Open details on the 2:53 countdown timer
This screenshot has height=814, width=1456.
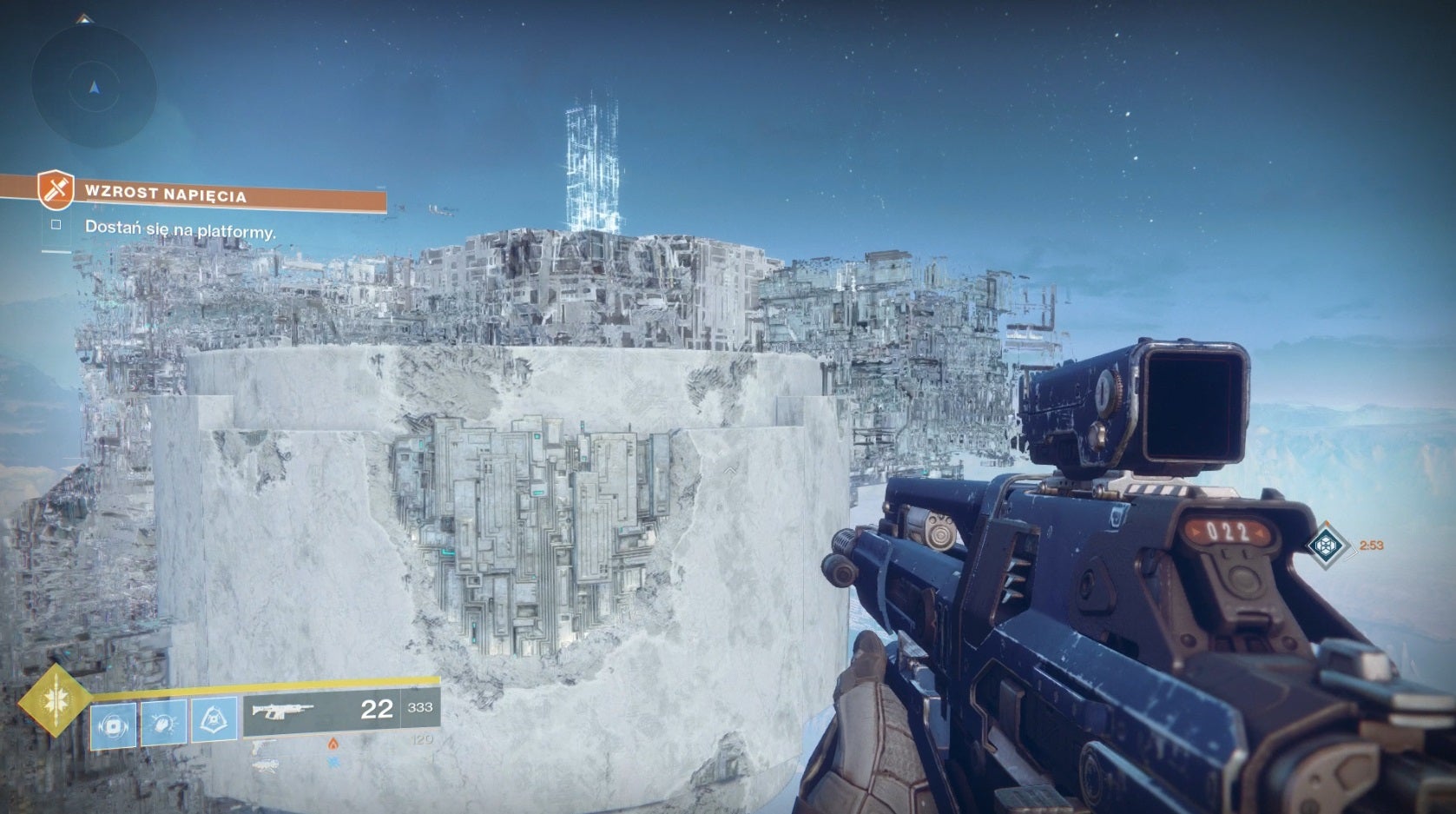coord(1372,546)
